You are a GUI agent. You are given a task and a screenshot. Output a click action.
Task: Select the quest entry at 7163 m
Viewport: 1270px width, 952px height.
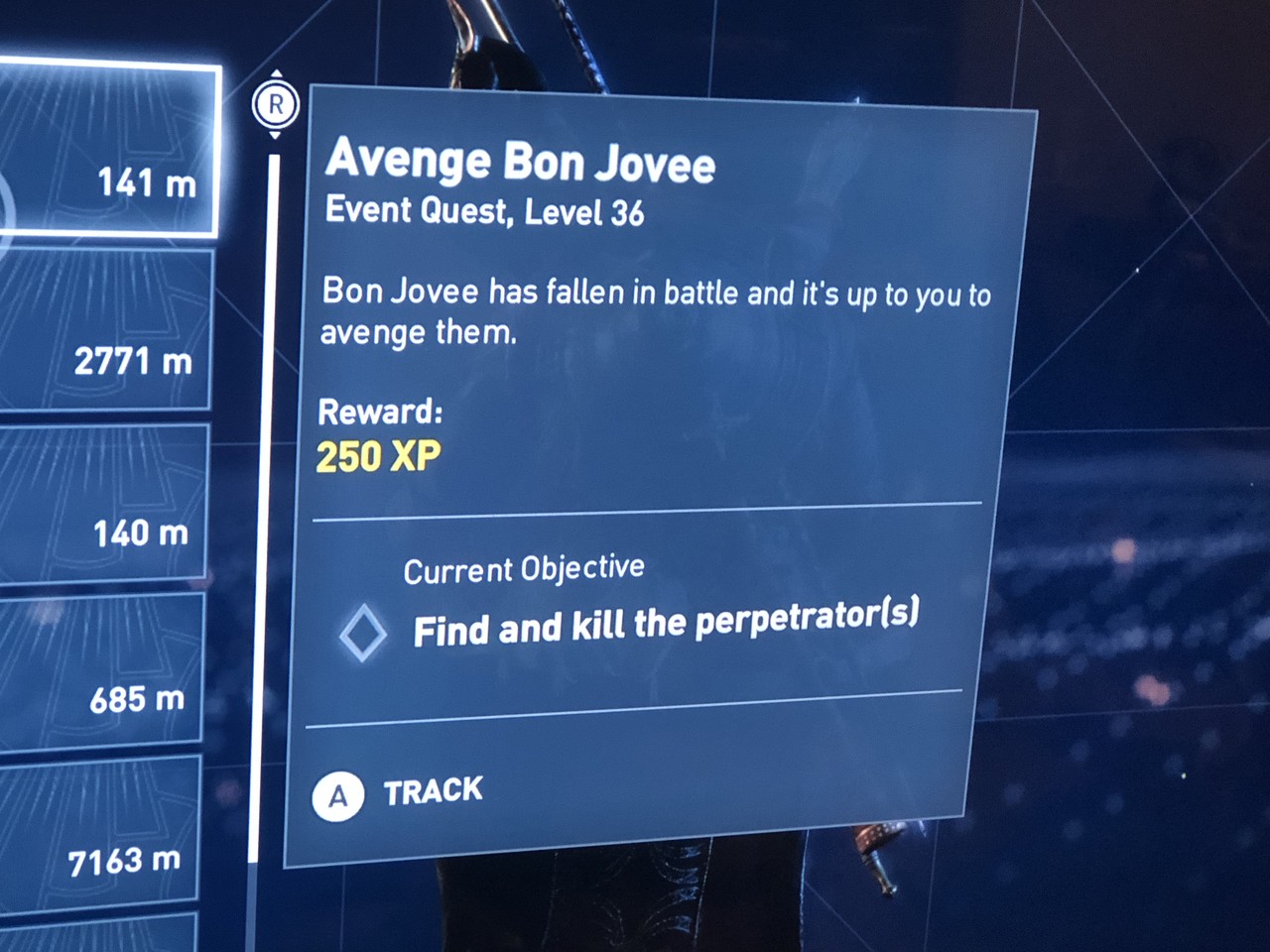[97, 833]
